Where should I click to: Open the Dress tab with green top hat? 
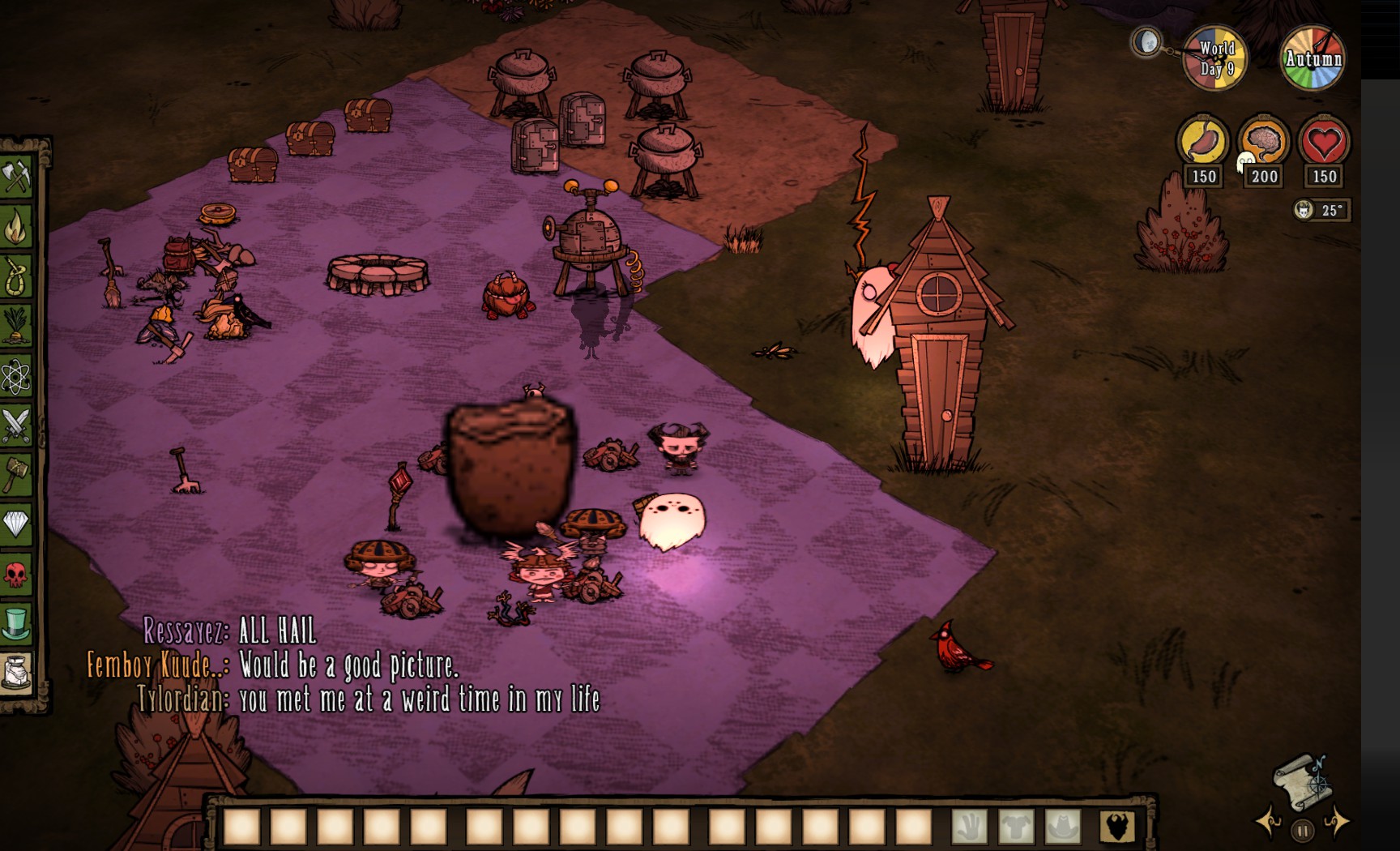16,624
